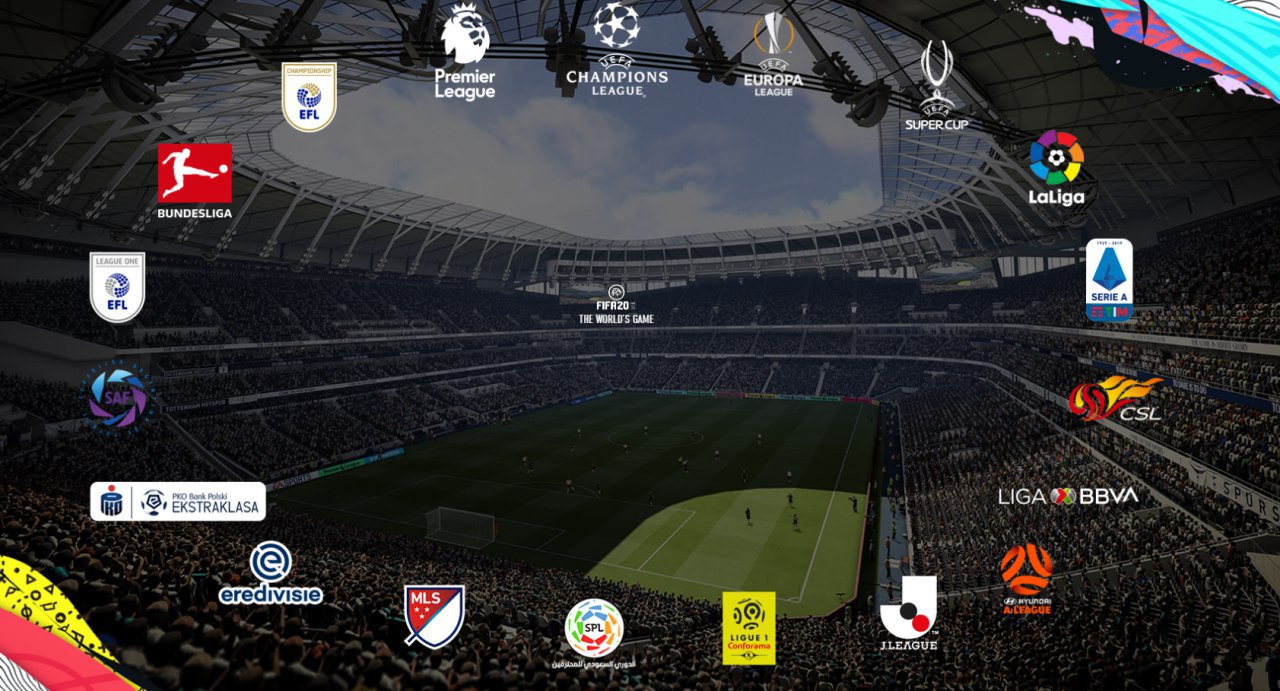Select the PKO Ekstraklasa logo

click(x=178, y=502)
